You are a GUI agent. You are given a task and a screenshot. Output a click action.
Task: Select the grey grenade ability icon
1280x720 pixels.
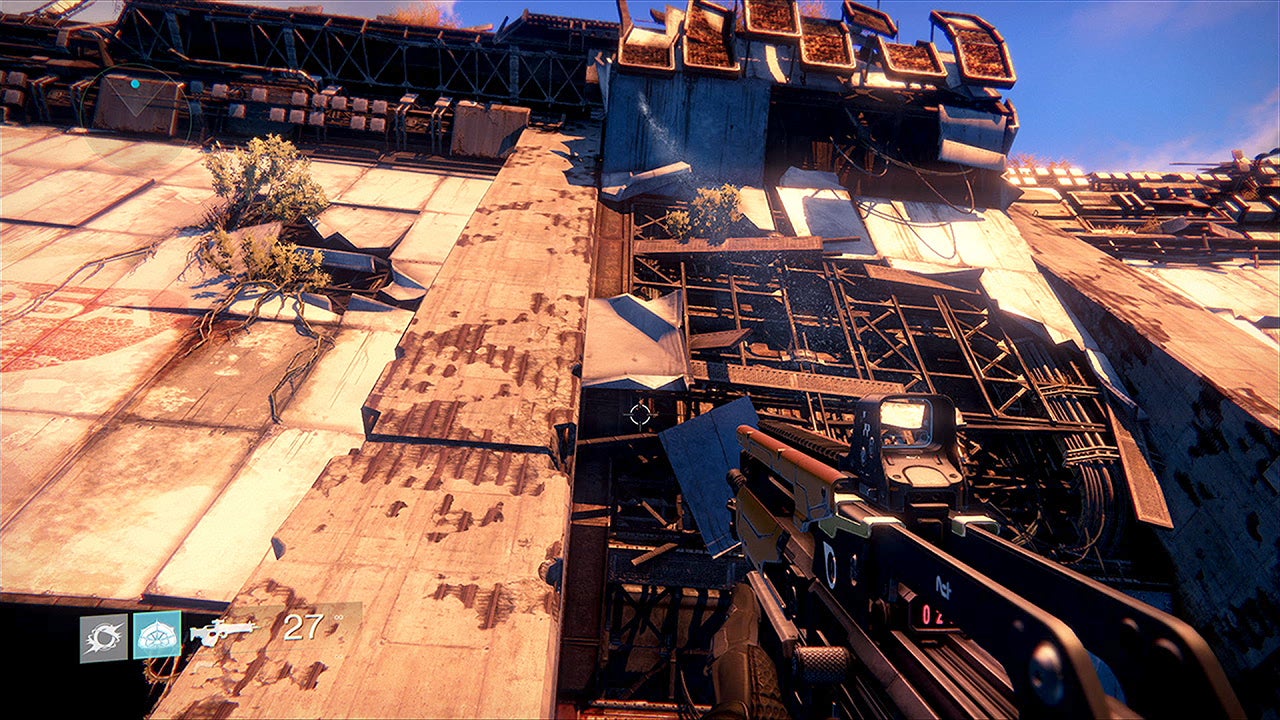click(x=104, y=637)
